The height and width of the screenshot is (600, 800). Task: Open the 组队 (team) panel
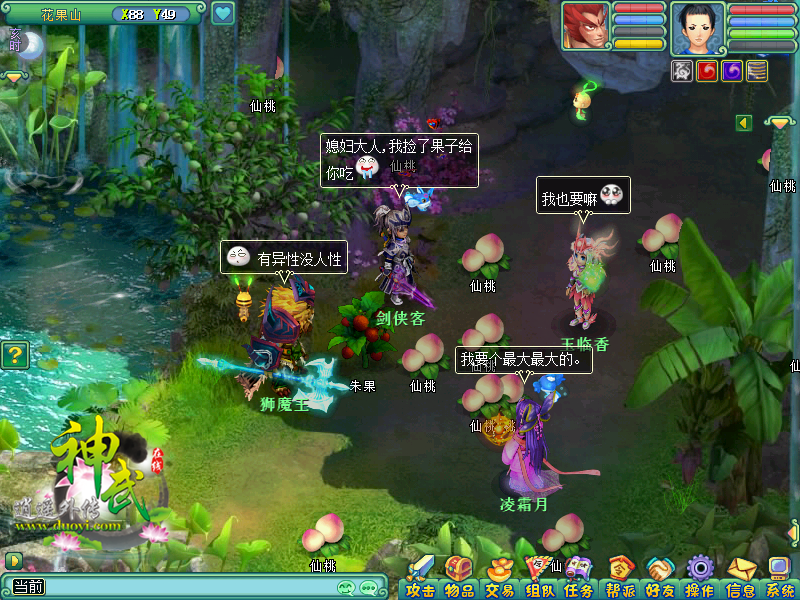point(539,577)
